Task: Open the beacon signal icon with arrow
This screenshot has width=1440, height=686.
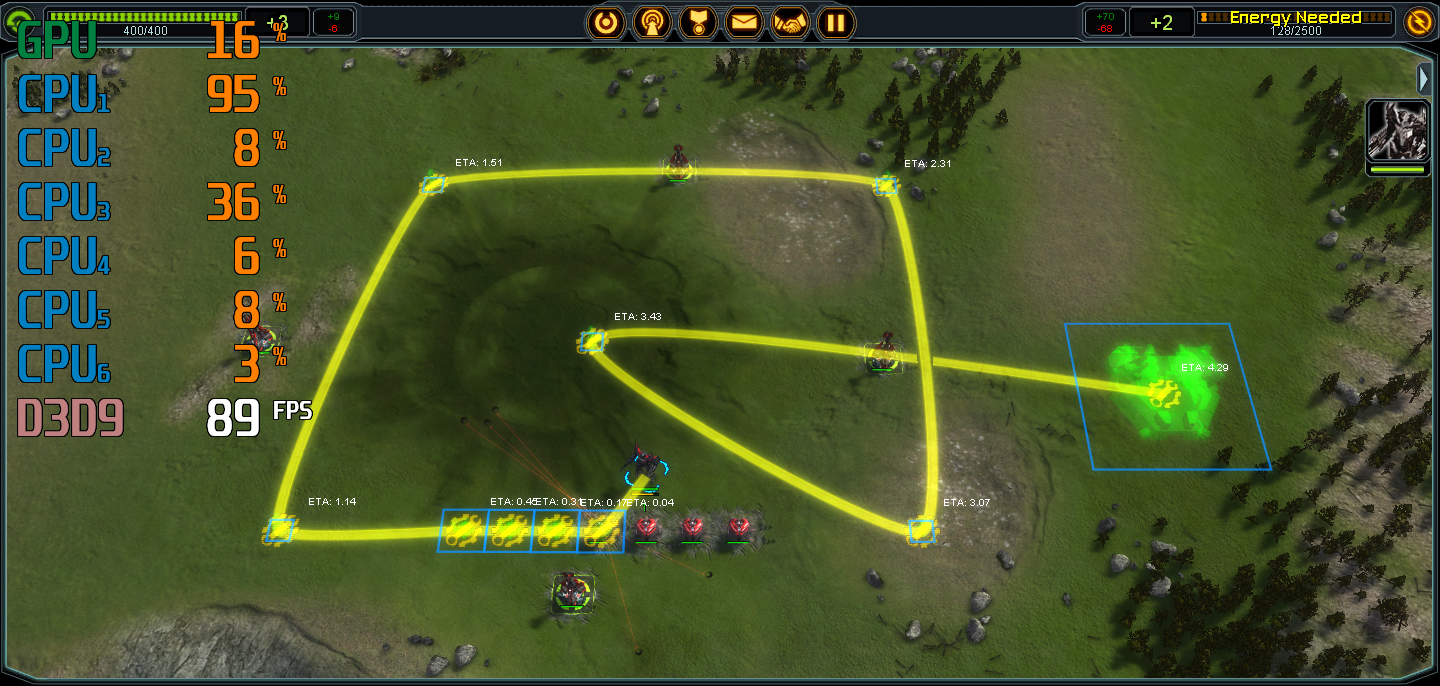Action: 652,22
